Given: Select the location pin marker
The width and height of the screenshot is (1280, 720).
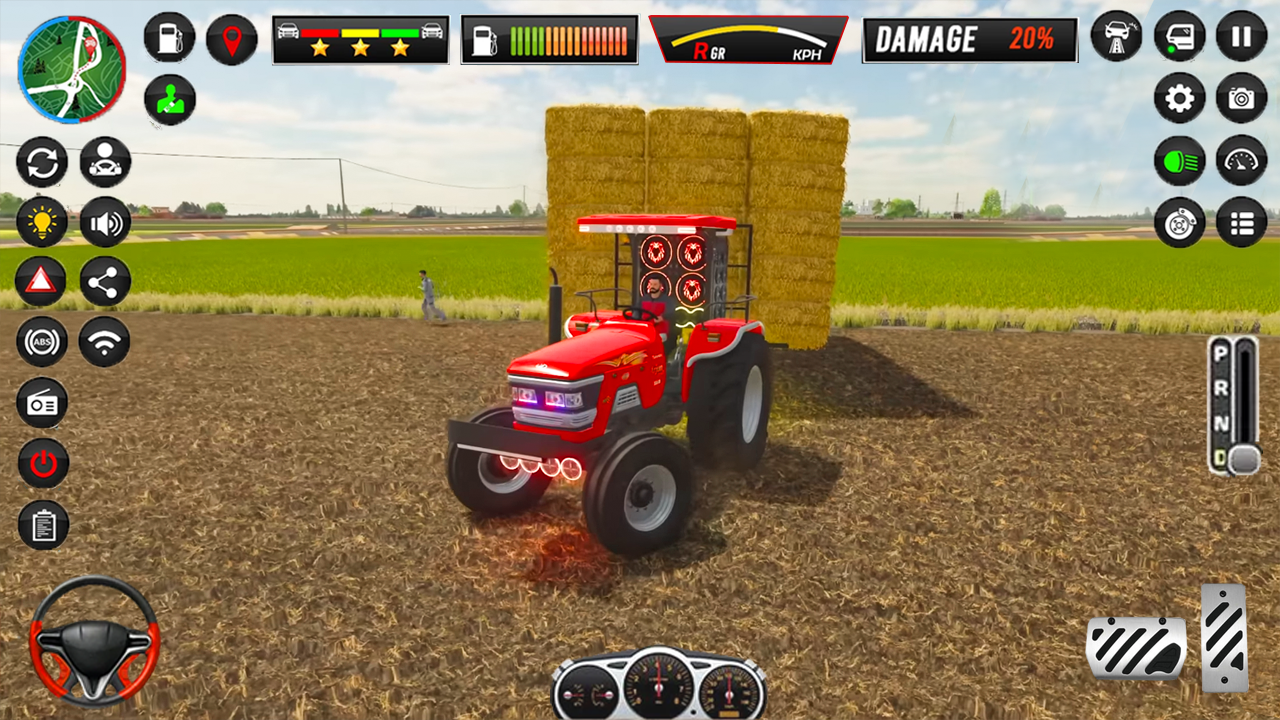Looking at the screenshot, I should coord(231,38).
